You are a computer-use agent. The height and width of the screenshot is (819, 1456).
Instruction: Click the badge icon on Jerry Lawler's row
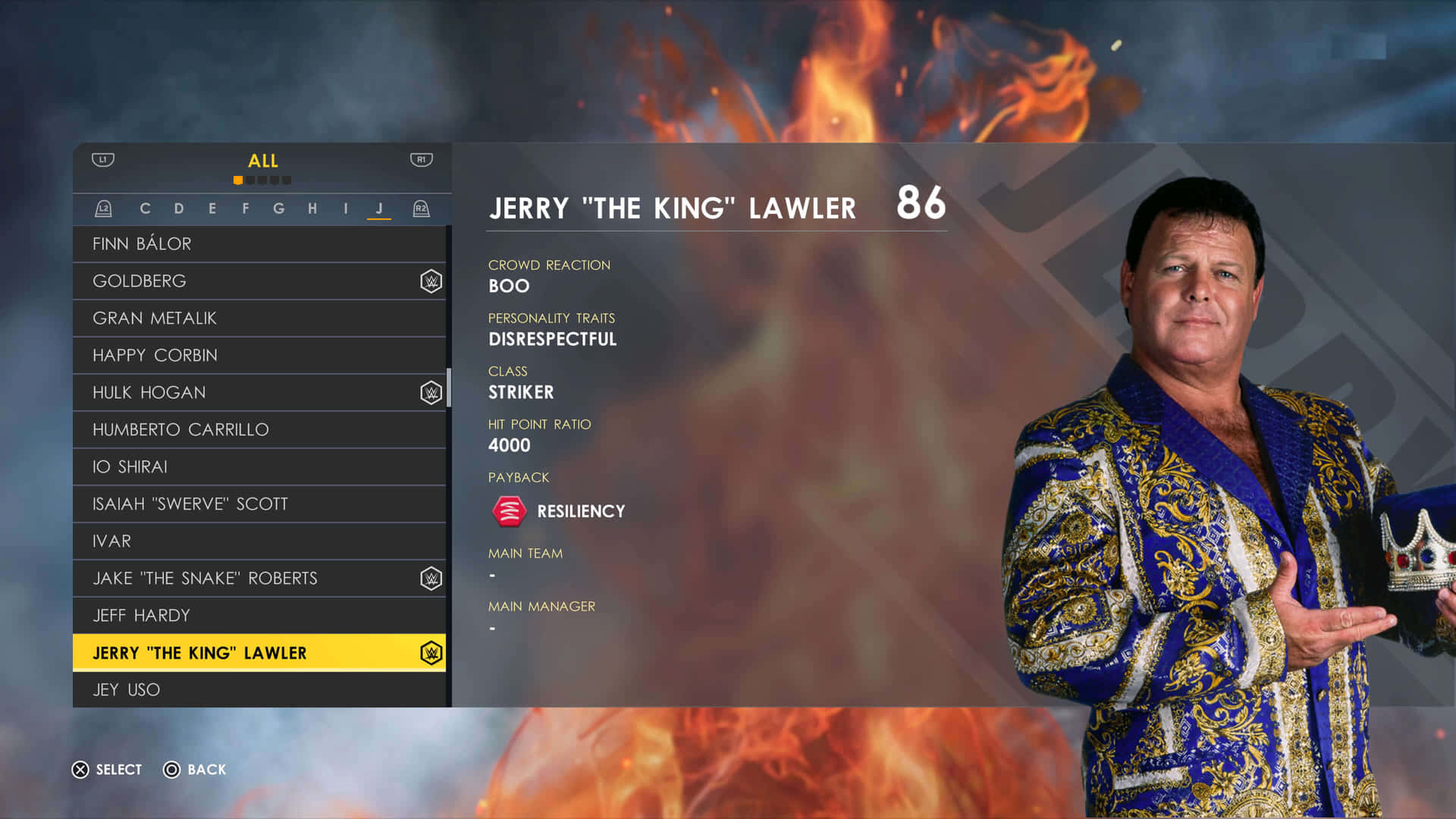[430, 652]
